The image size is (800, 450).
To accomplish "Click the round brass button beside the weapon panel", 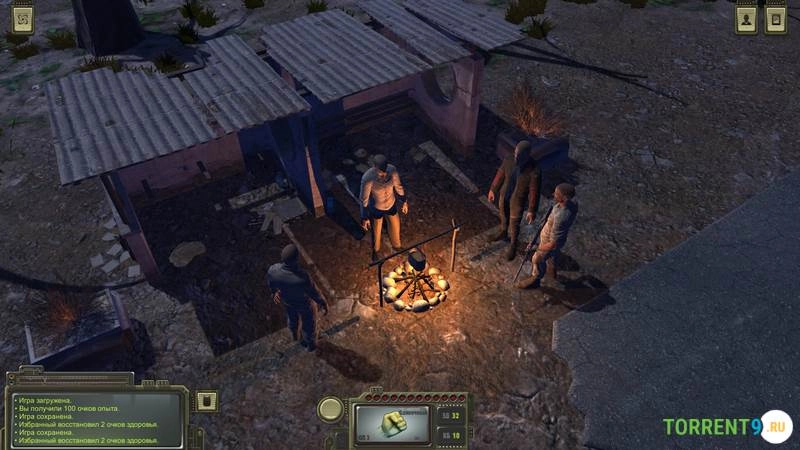I will [x=331, y=409].
